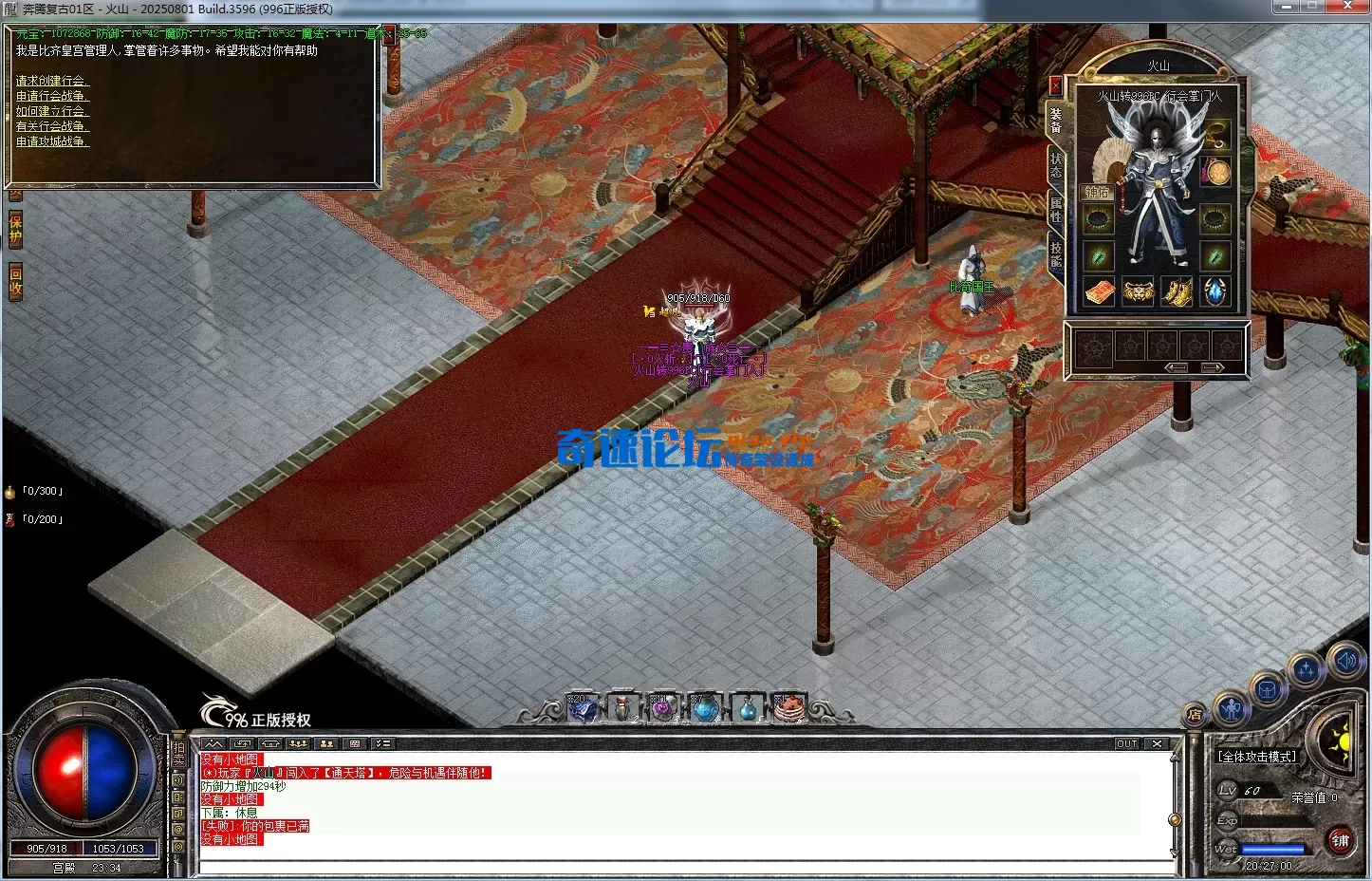1372x881 pixels.
Task: Open the checklist icon in the chat toolbar
Action: (x=384, y=743)
